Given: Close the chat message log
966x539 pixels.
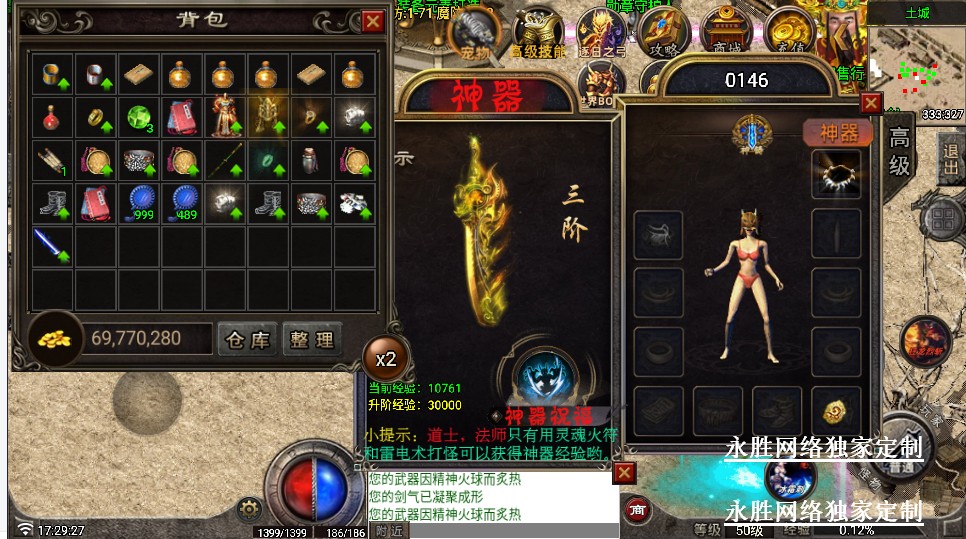Looking at the screenshot, I should coord(624,472).
